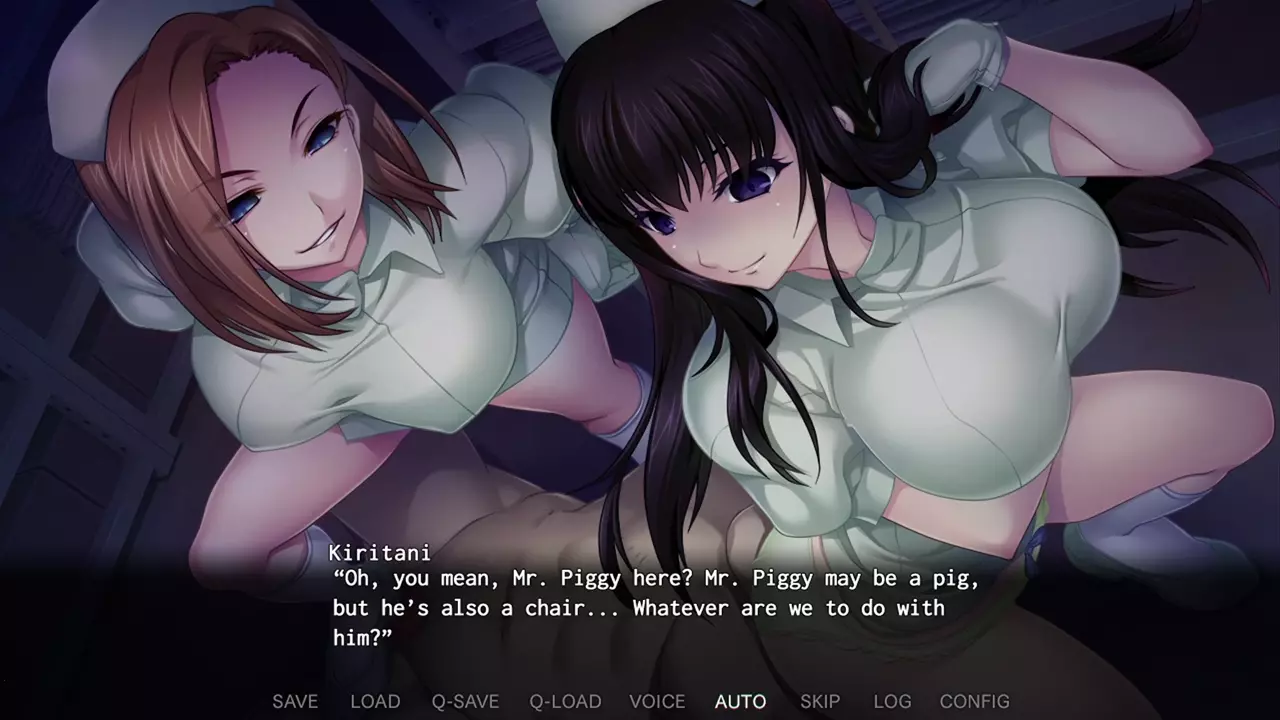
Task: Open the LOAD menu
Action: coord(375,701)
